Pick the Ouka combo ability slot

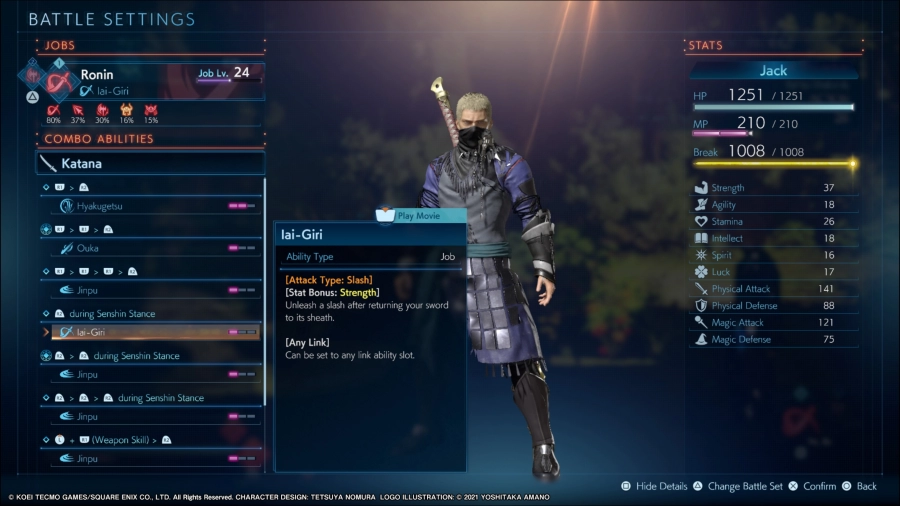tap(151, 248)
